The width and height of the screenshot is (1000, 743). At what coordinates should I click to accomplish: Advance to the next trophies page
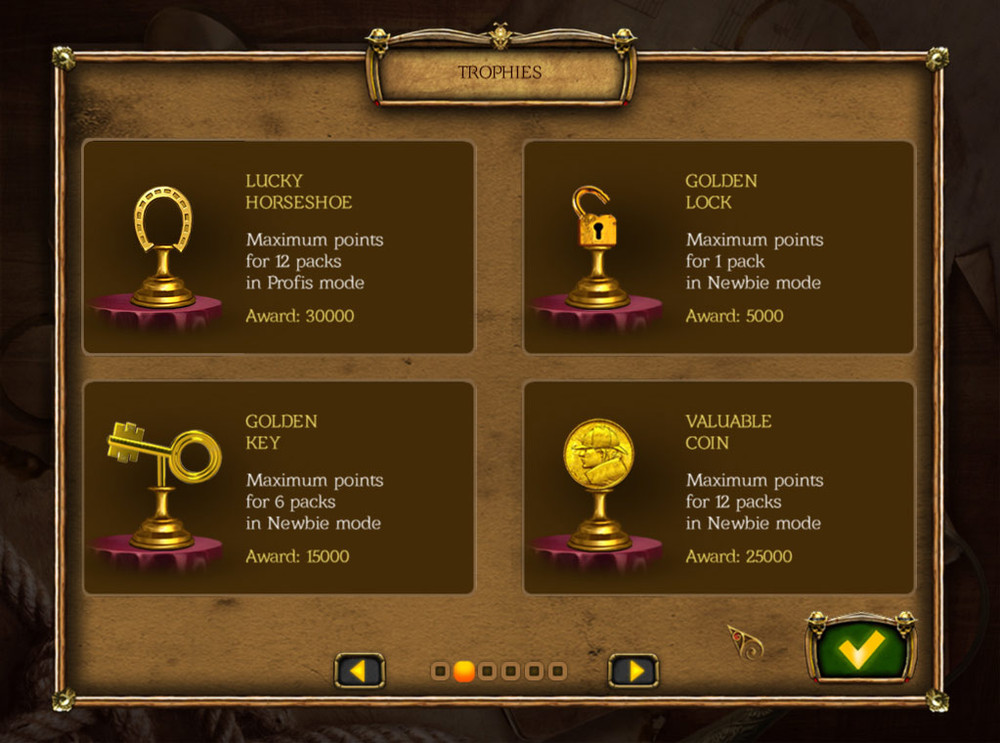pos(633,670)
